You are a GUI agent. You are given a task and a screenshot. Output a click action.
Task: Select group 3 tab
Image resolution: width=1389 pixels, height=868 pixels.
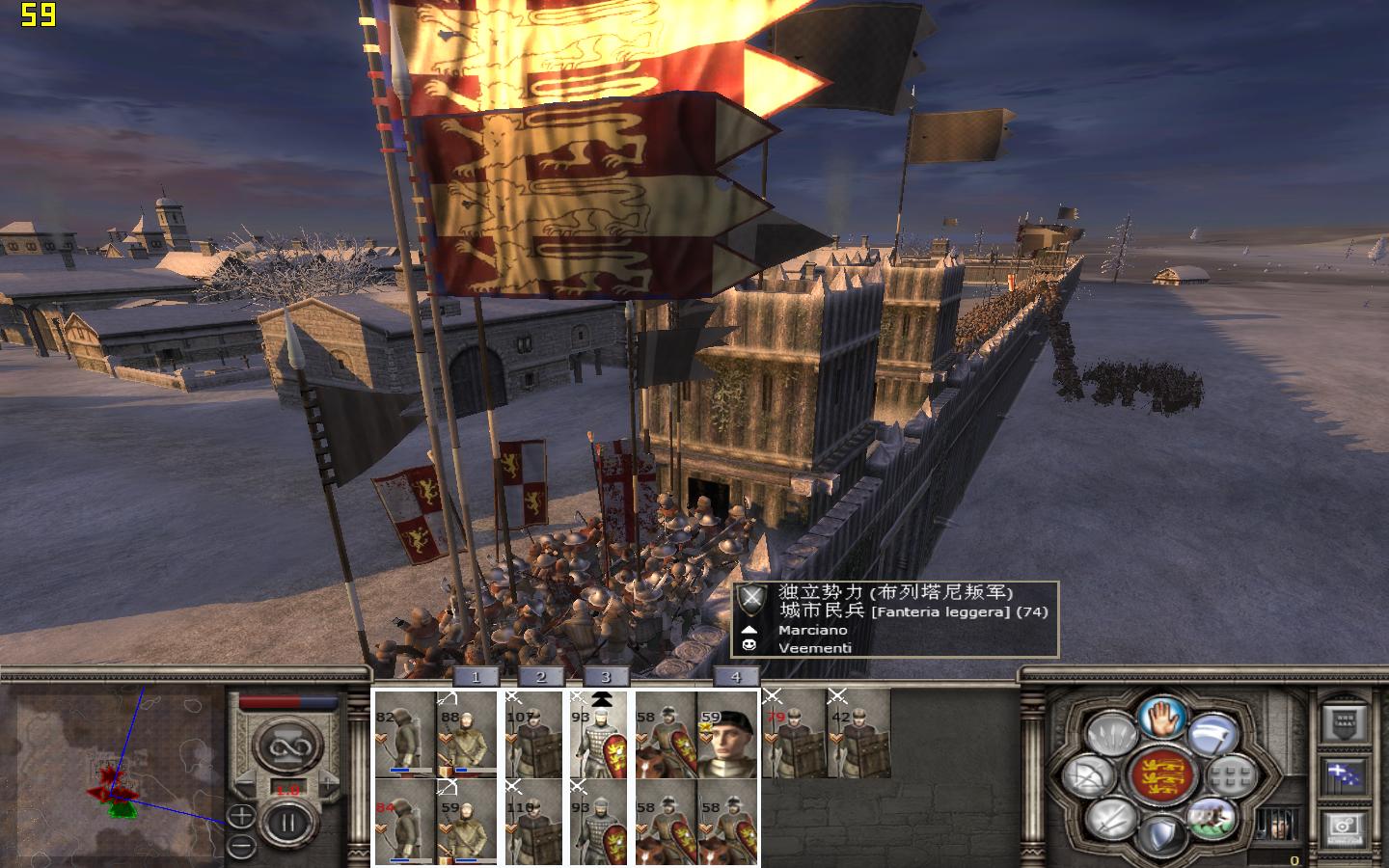click(x=605, y=677)
